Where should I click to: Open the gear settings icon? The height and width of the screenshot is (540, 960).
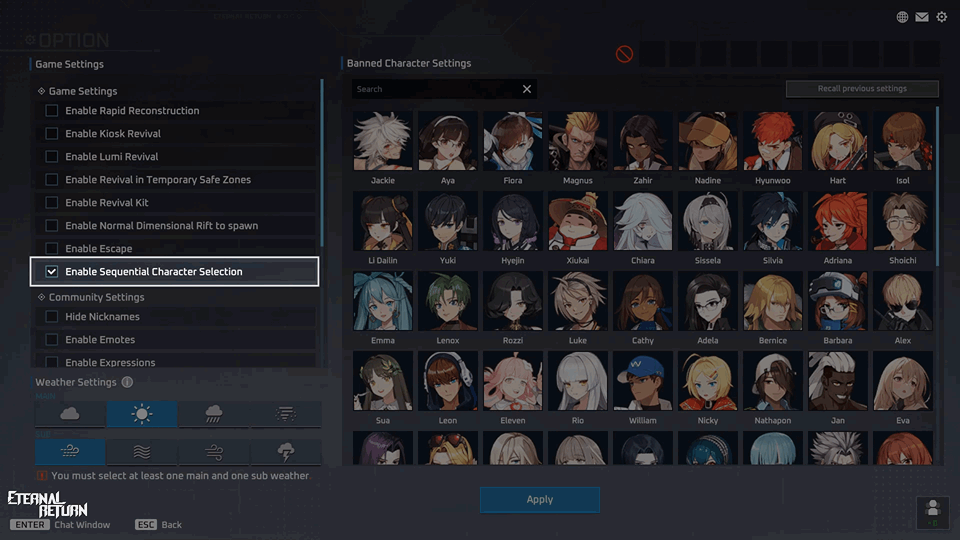coord(941,17)
